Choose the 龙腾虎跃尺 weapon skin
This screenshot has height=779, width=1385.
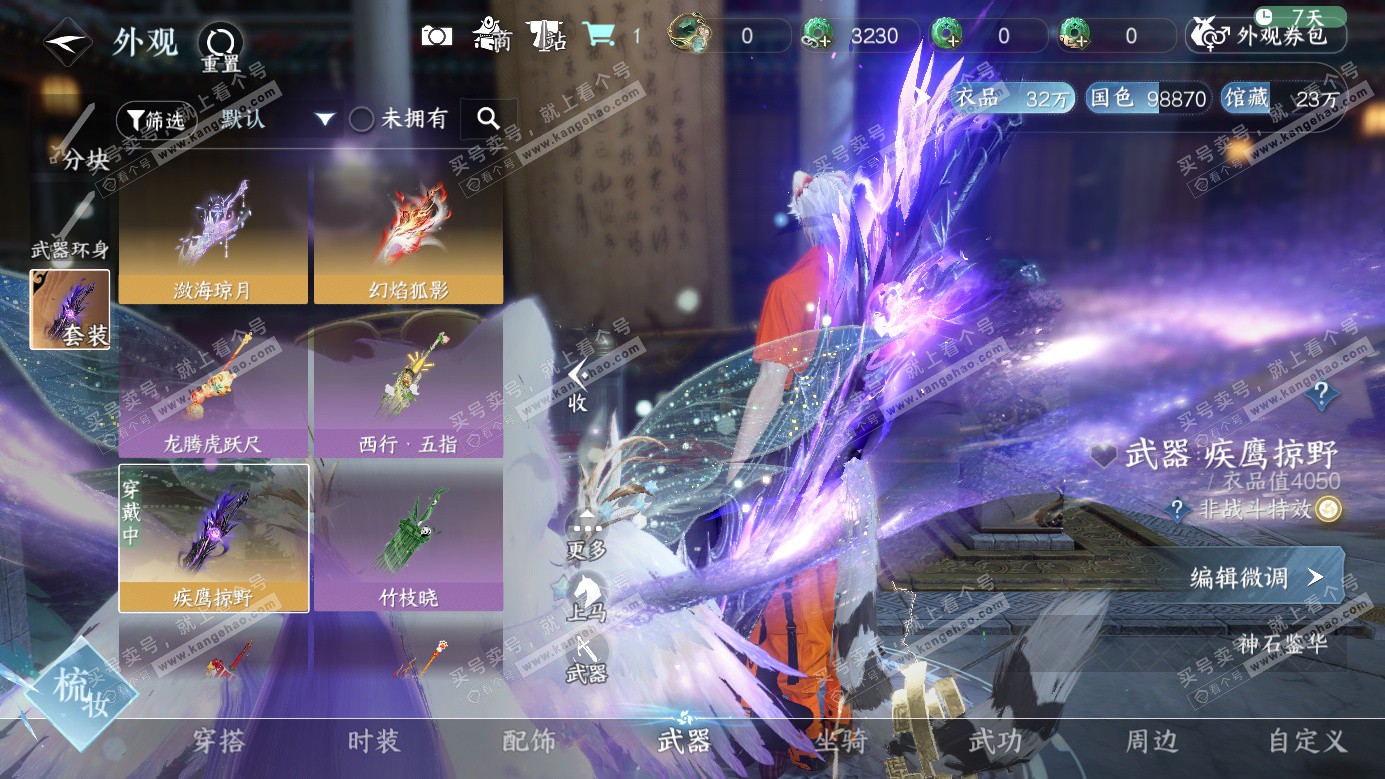212,388
